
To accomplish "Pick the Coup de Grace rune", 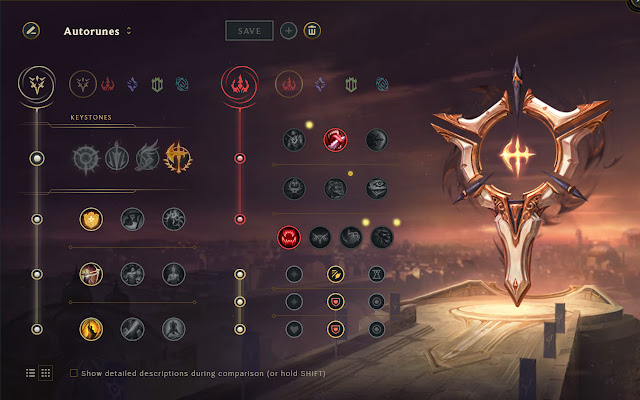I will pos(91,327).
